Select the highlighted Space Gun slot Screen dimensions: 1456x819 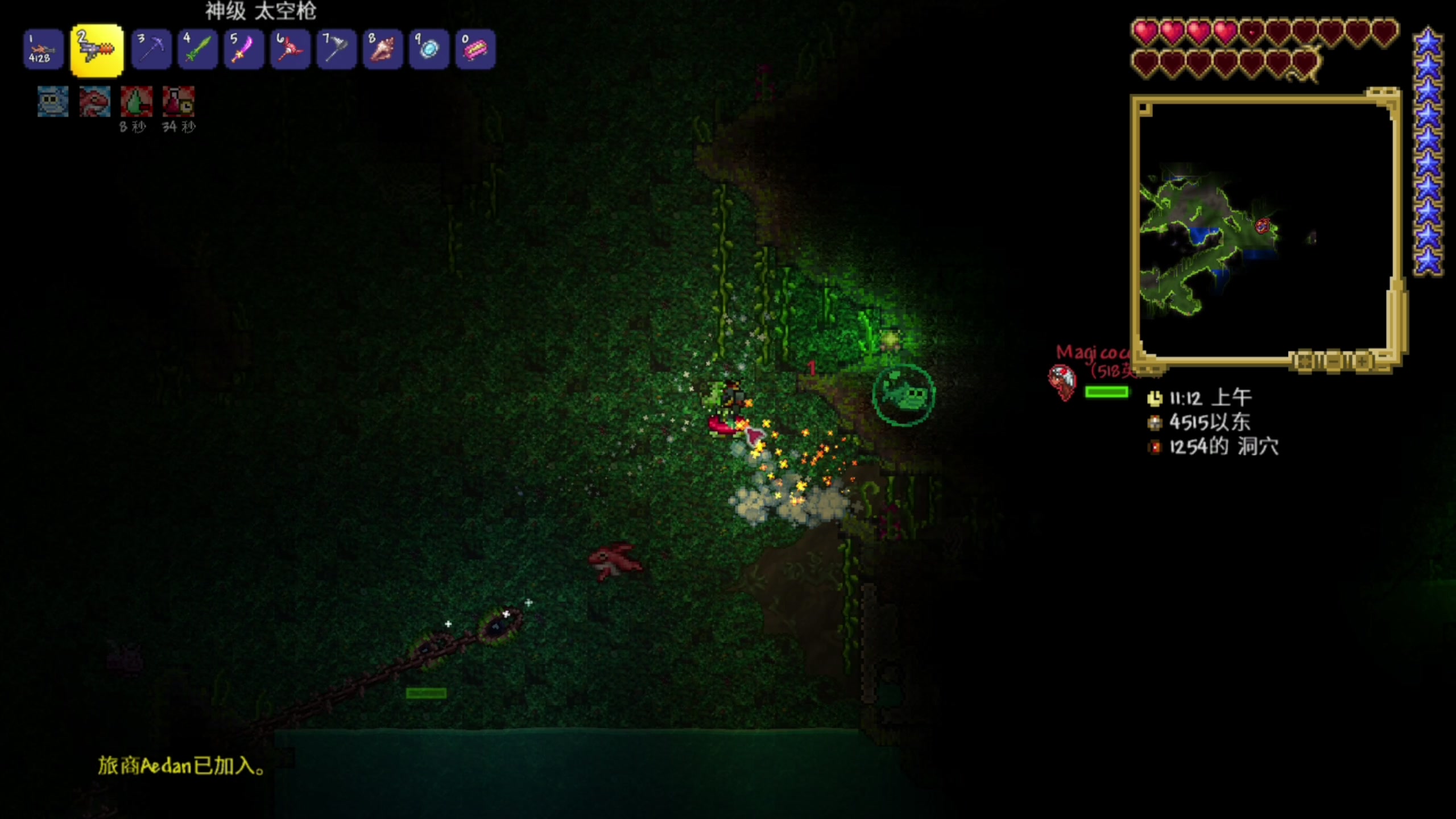(x=97, y=50)
